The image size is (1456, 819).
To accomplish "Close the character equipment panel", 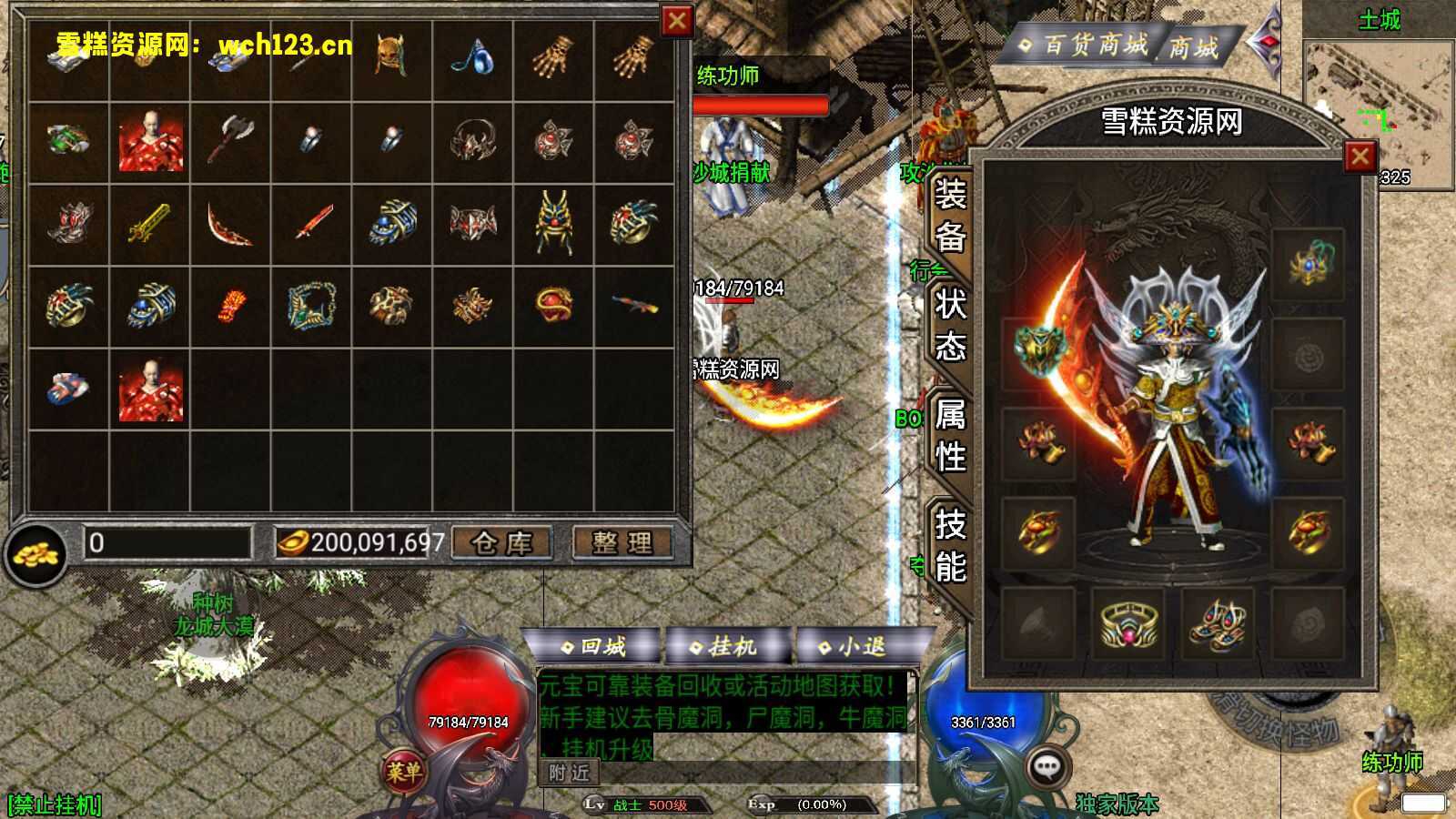I will point(1360,157).
